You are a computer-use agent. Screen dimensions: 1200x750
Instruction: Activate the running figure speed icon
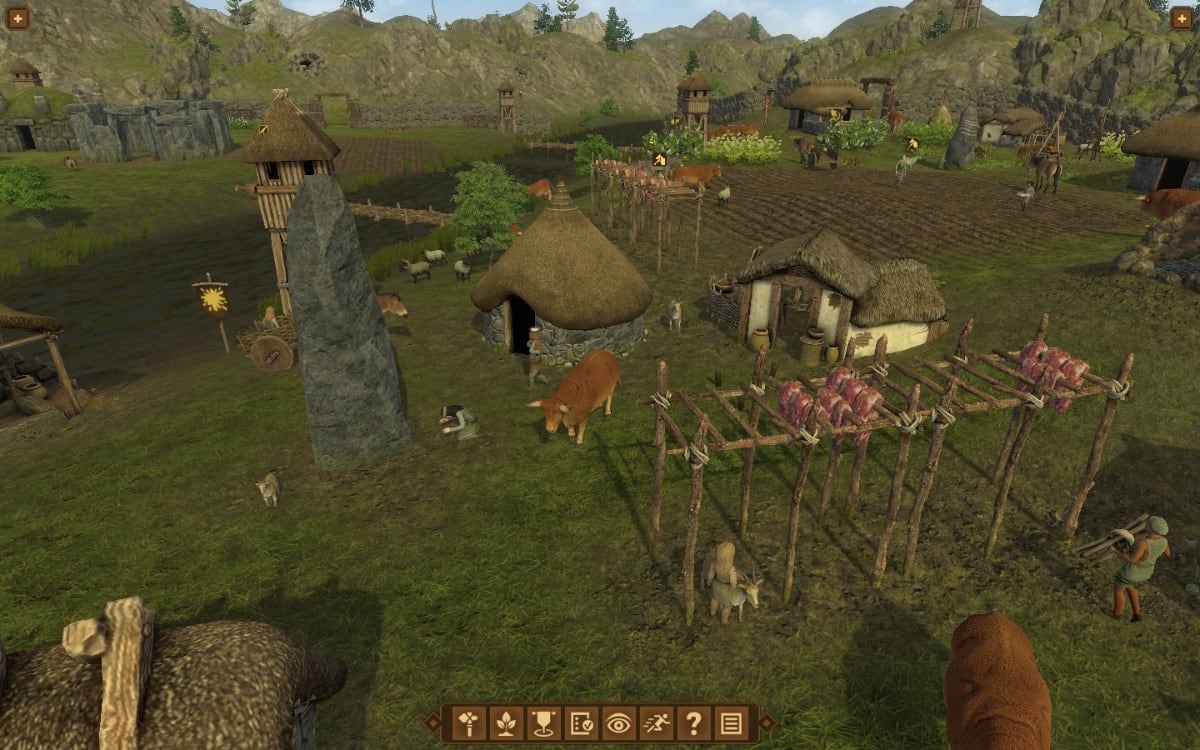click(656, 722)
